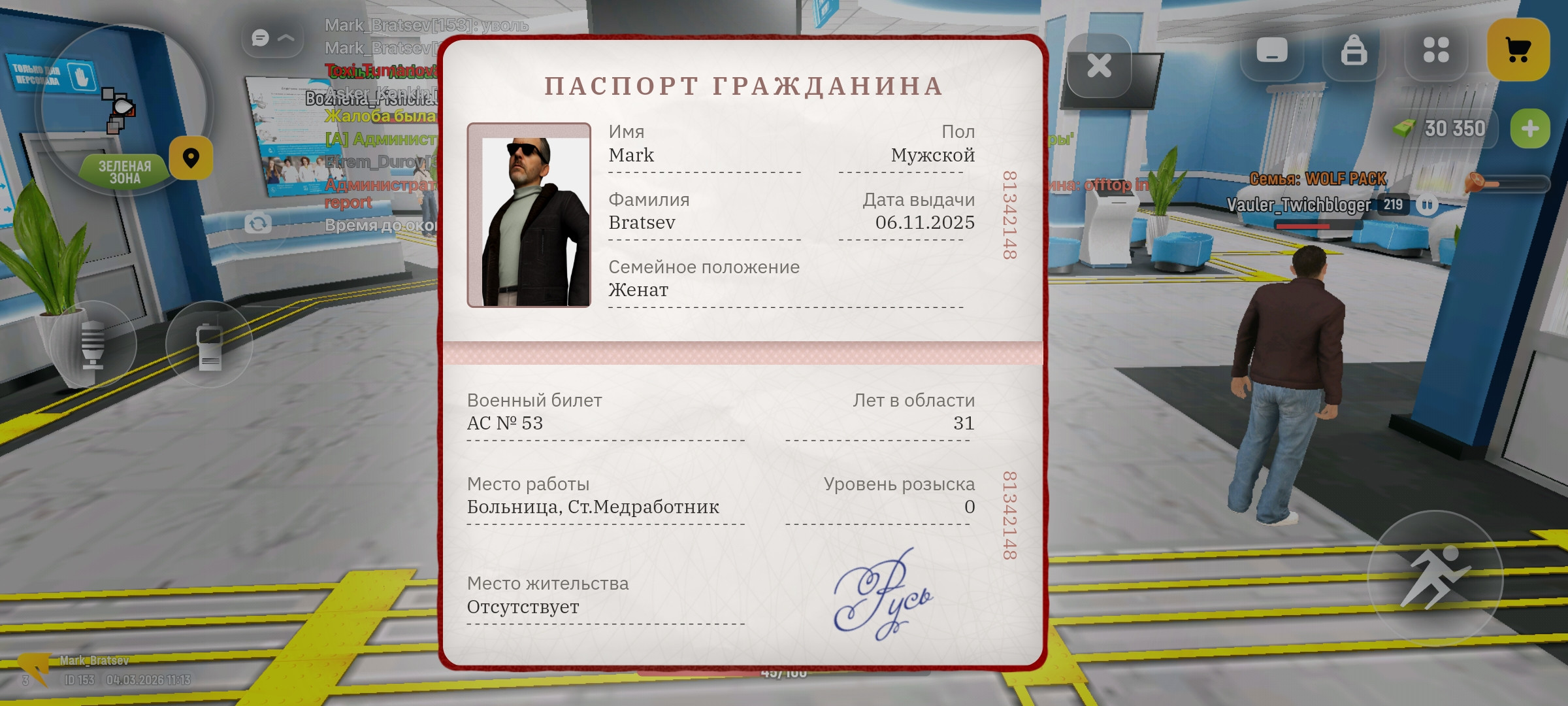The image size is (1568, 706).
Task: Close the Паспорт гражданина window
Action: (x=1101, y=64)
